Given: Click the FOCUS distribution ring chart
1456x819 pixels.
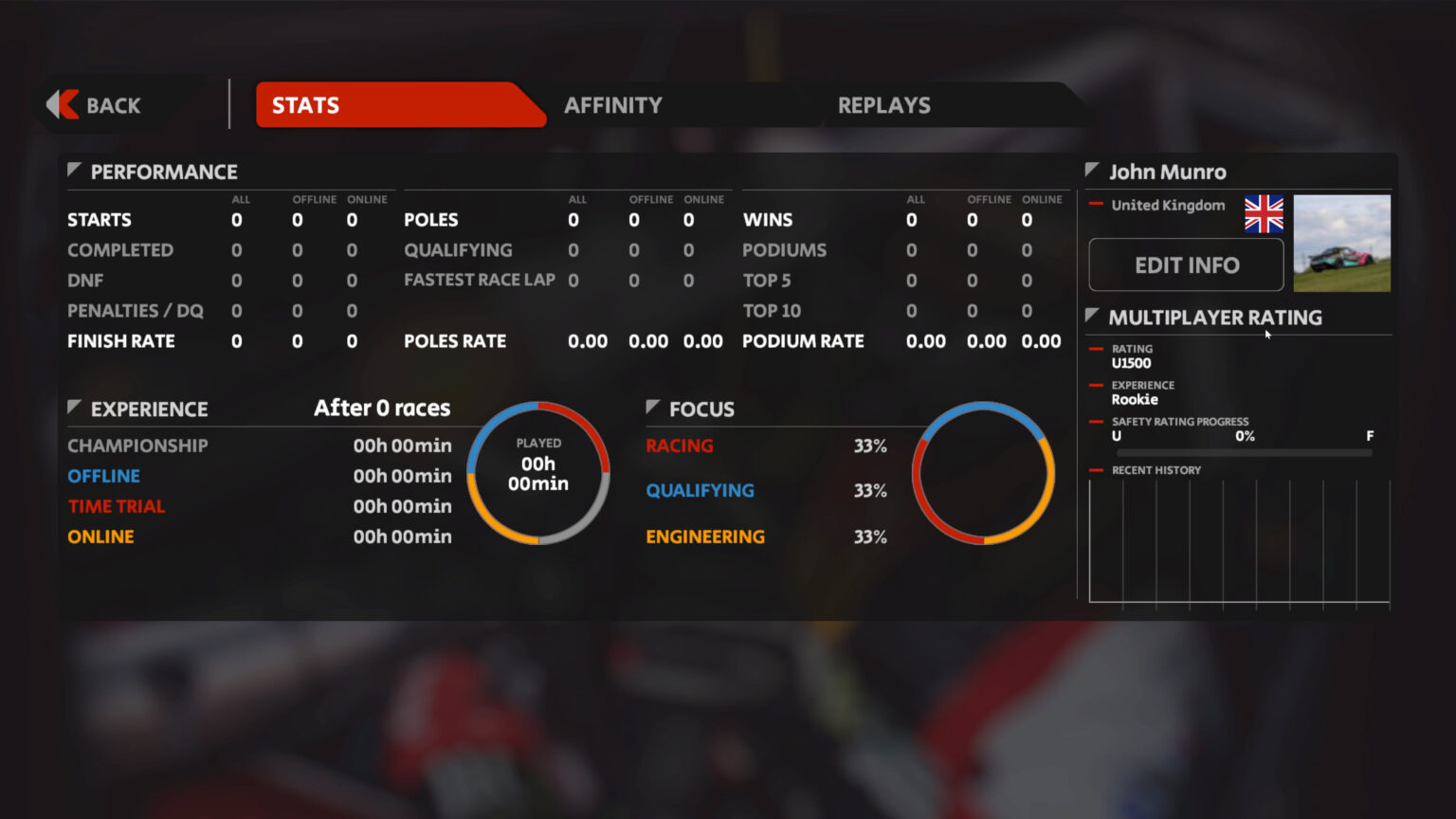Looking at the screenshot, I should coord(983,474).
